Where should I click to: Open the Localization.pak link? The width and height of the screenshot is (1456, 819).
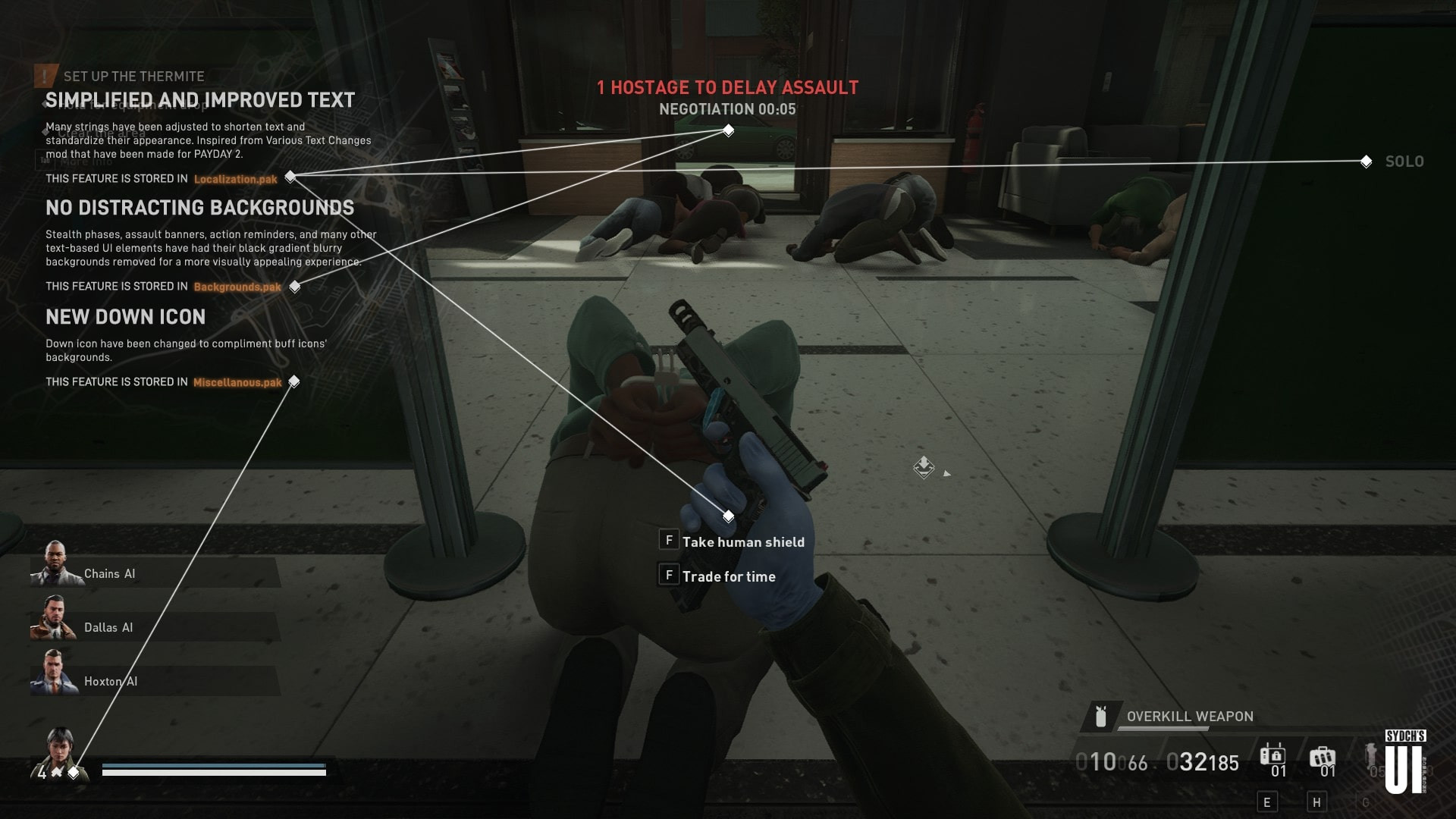coord(234,179)
